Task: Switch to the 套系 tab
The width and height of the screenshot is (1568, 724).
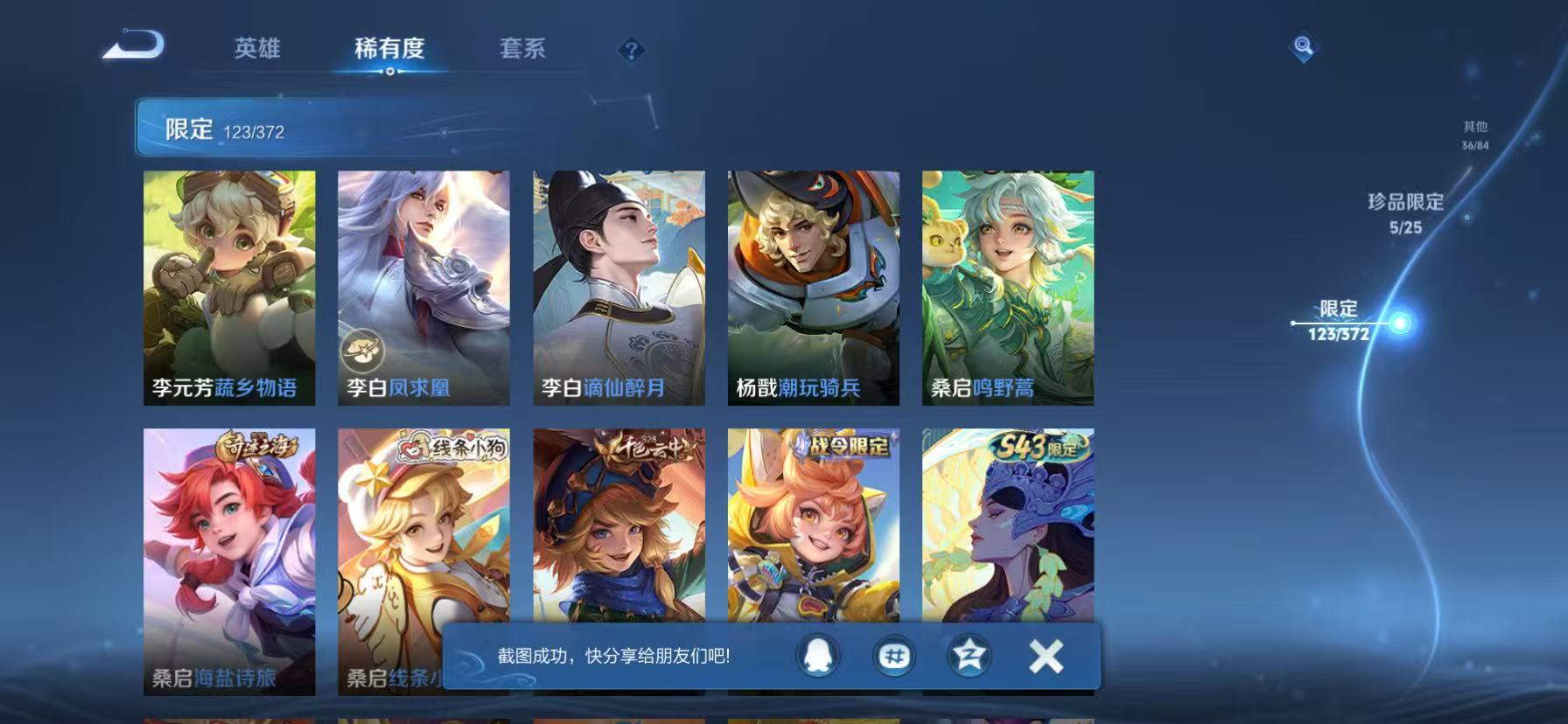Action: tap(521, 50)
